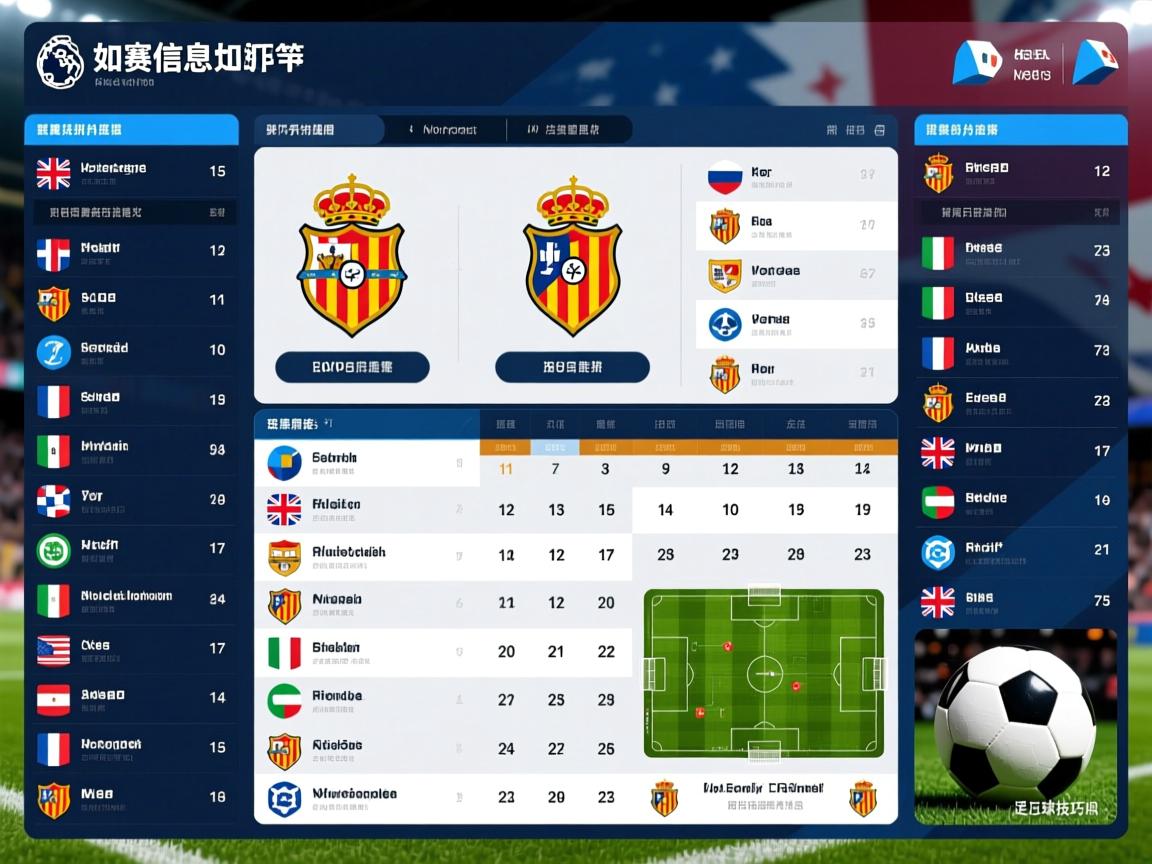Image resolution: width=1152 pixels, height=864 pixels.
Task: Select the left sidebar UK flag row scoring 15
Action: [x=130, y=172]
